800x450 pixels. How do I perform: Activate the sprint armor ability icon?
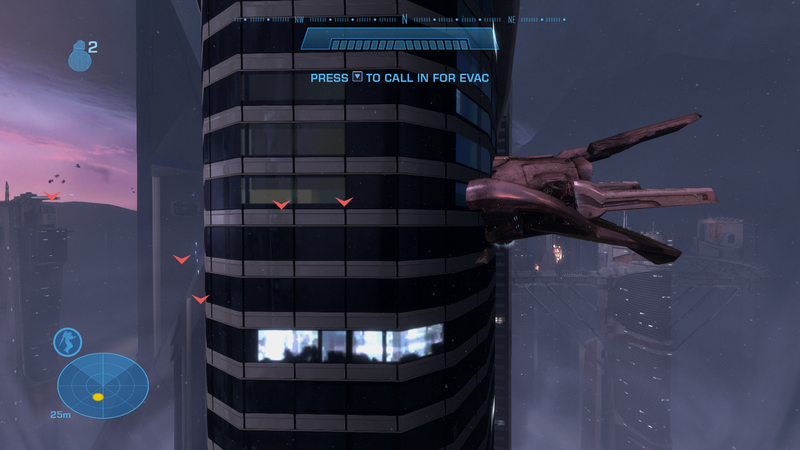pos(68,342)
